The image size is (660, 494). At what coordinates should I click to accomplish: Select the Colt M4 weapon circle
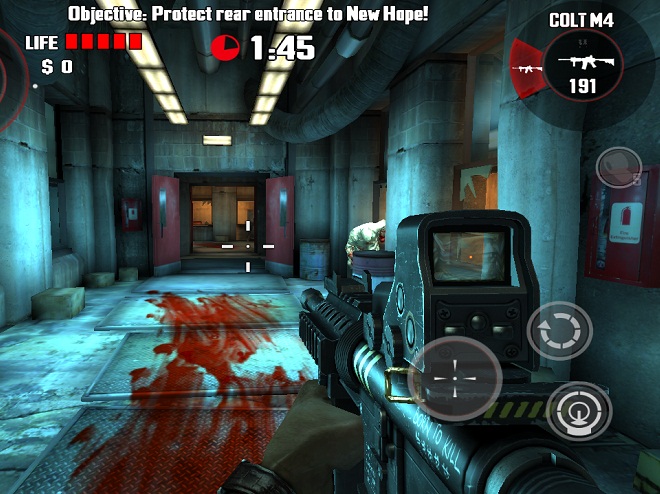(x=582, y=68)
